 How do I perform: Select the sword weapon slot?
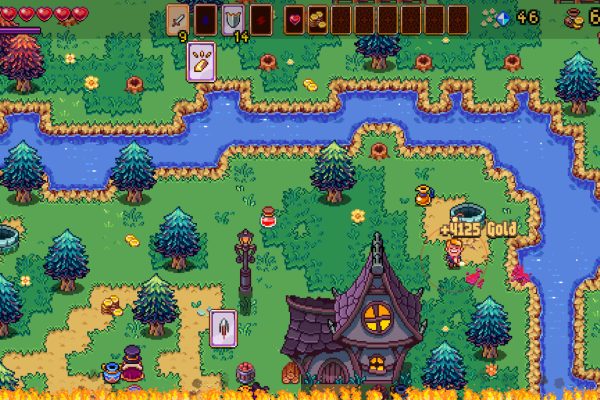[x=178, y=19]
